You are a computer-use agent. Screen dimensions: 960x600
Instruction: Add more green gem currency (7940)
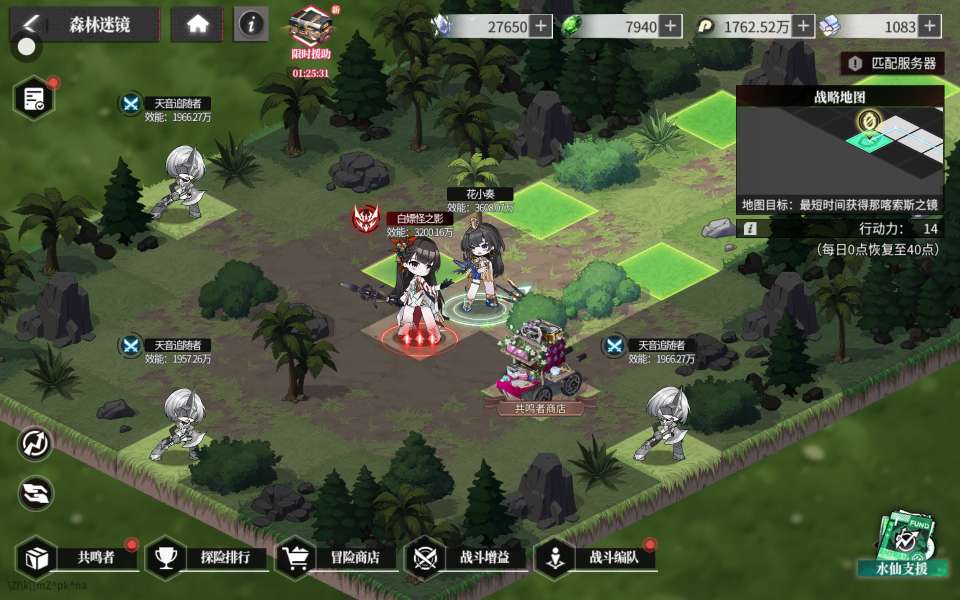[x=670, y=27]
